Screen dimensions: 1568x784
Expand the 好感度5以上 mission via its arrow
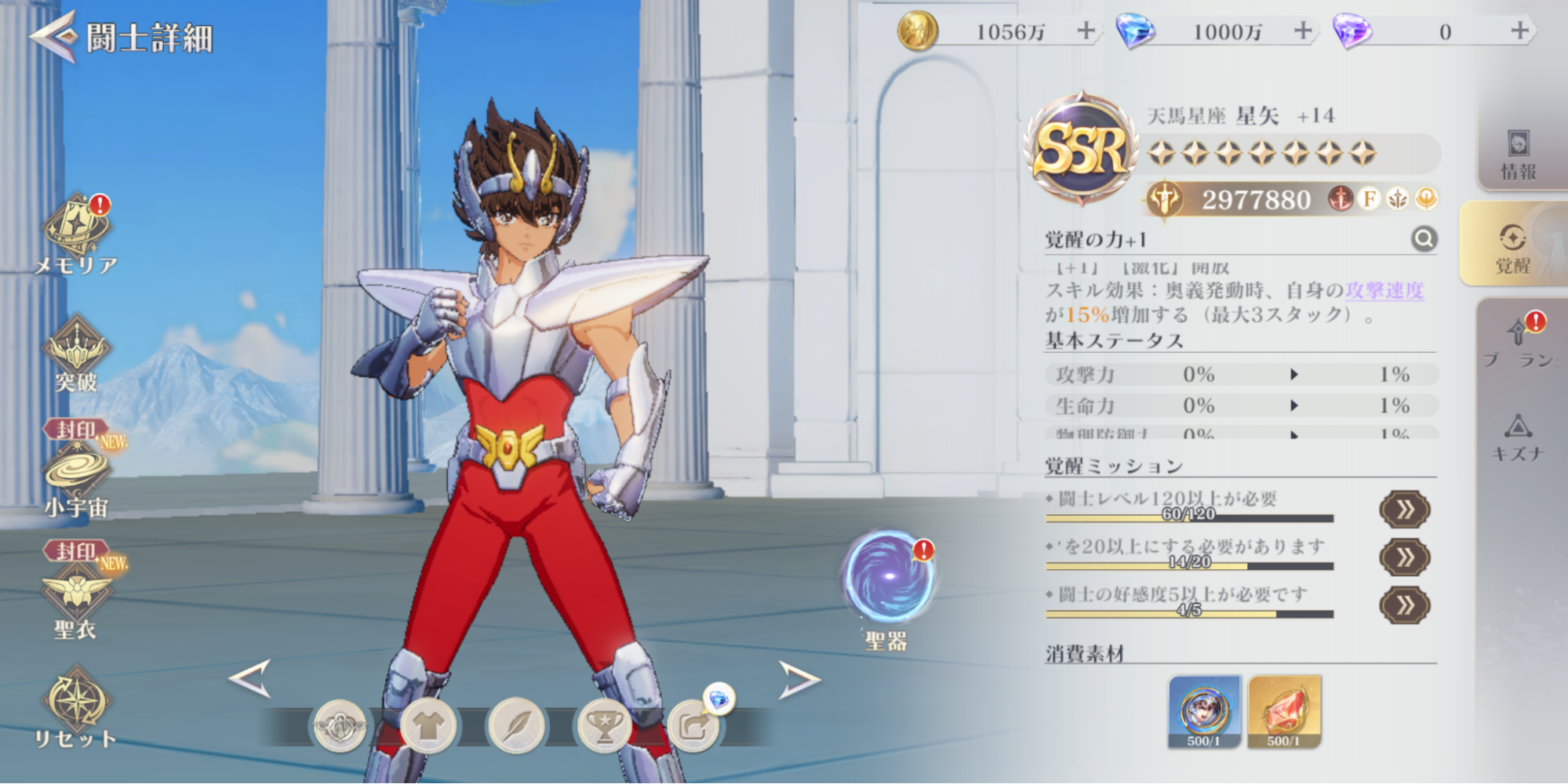(x=1404, y=604)
